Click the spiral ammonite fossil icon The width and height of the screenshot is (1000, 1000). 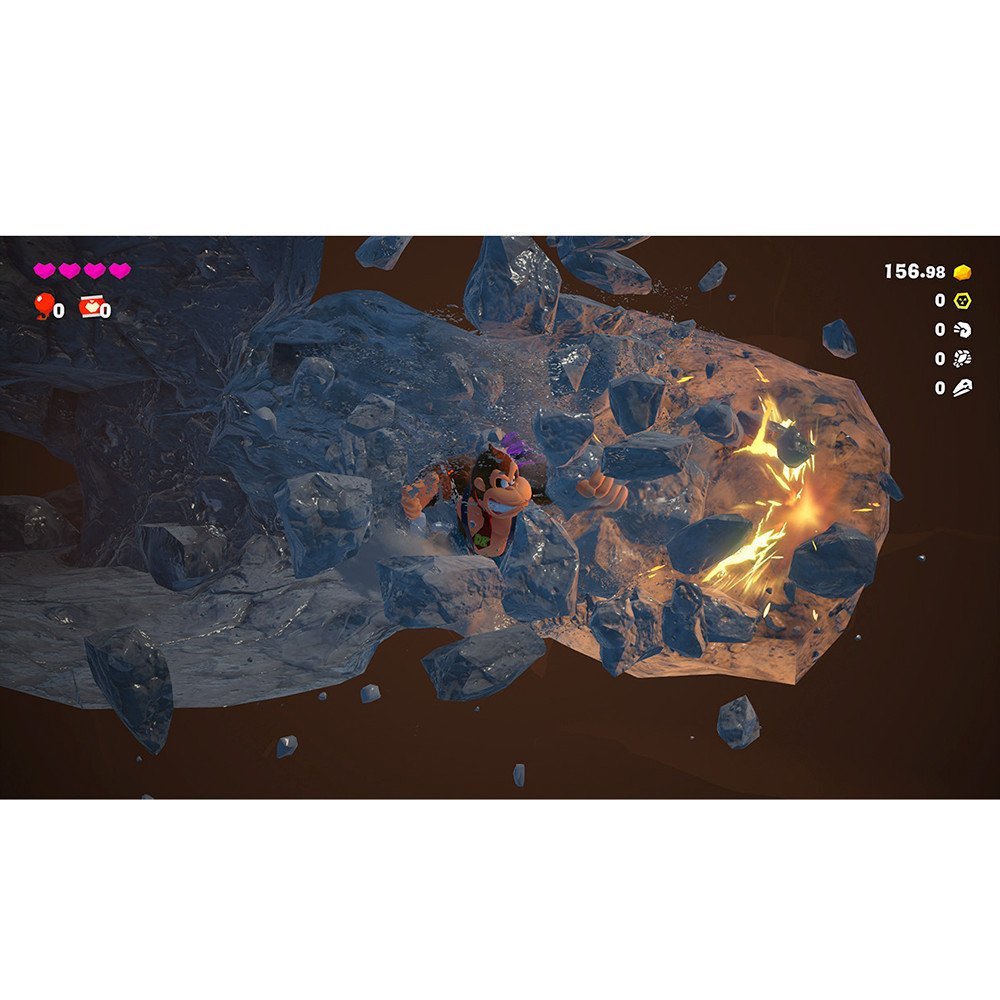point(962,329)
